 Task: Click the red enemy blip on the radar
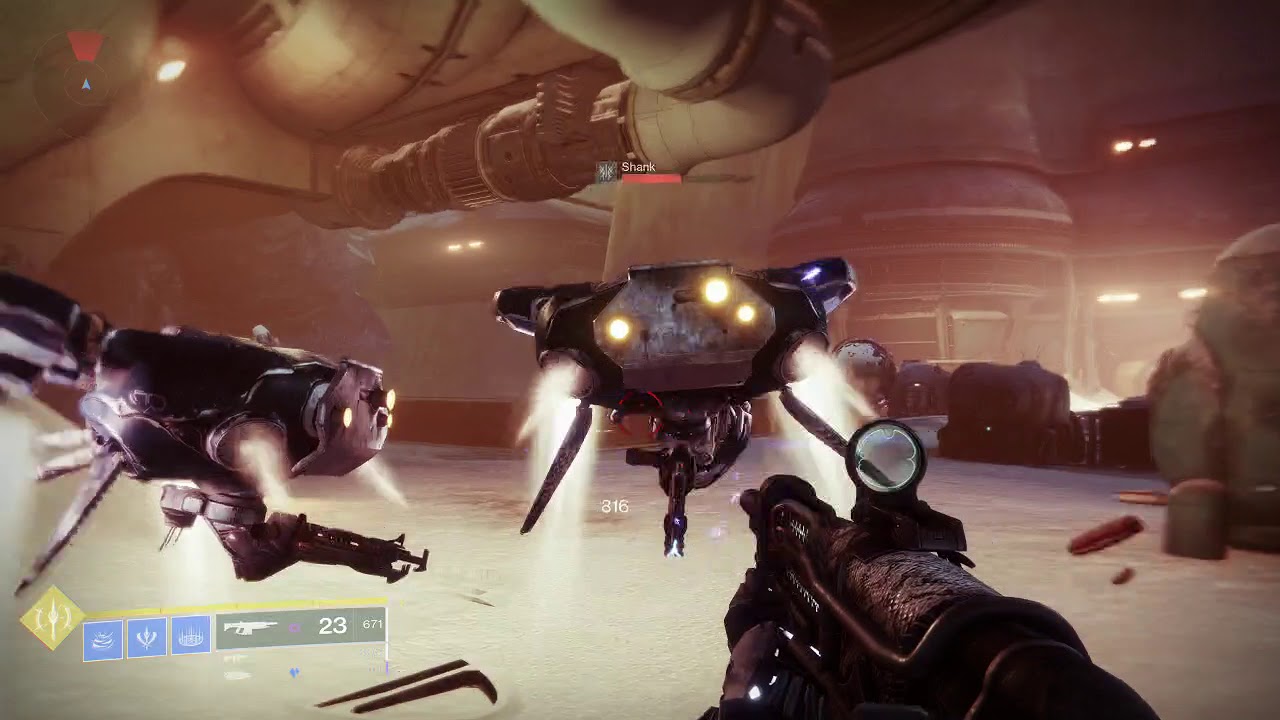coord(85,45)
